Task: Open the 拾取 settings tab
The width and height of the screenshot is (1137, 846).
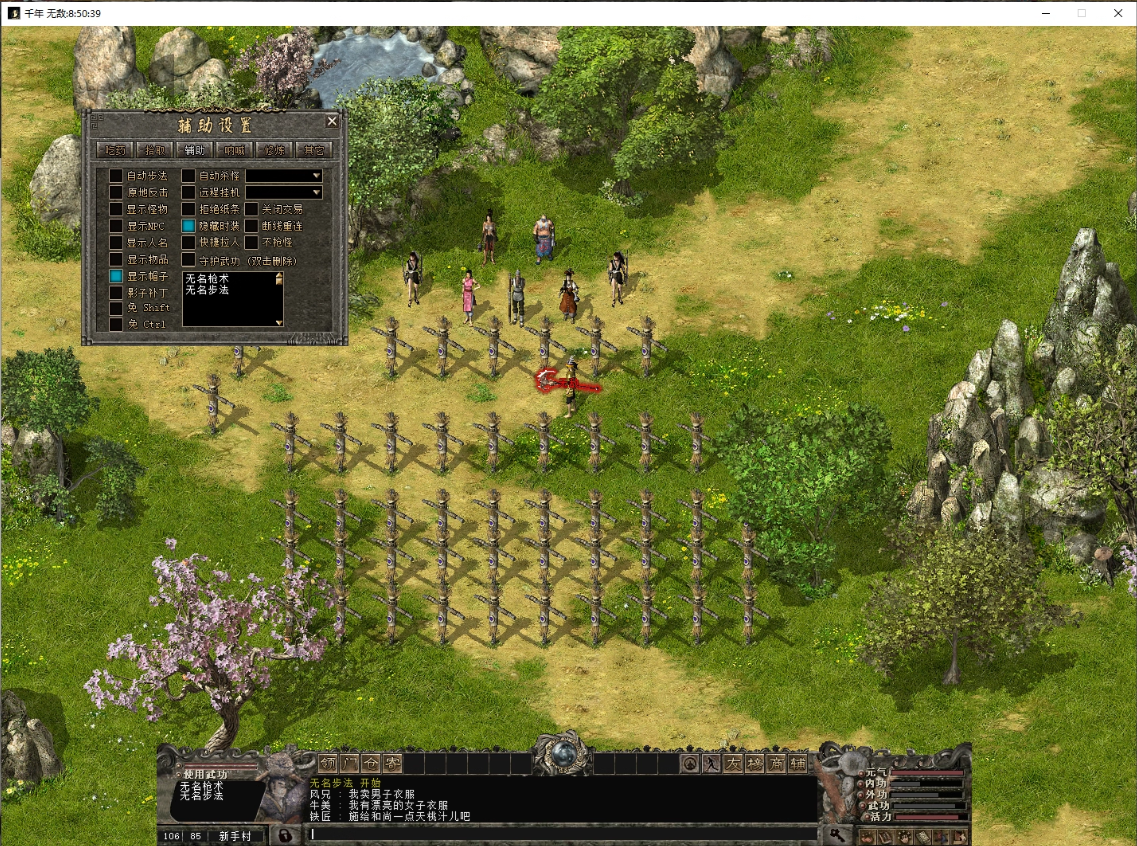Action: (155, 150)
